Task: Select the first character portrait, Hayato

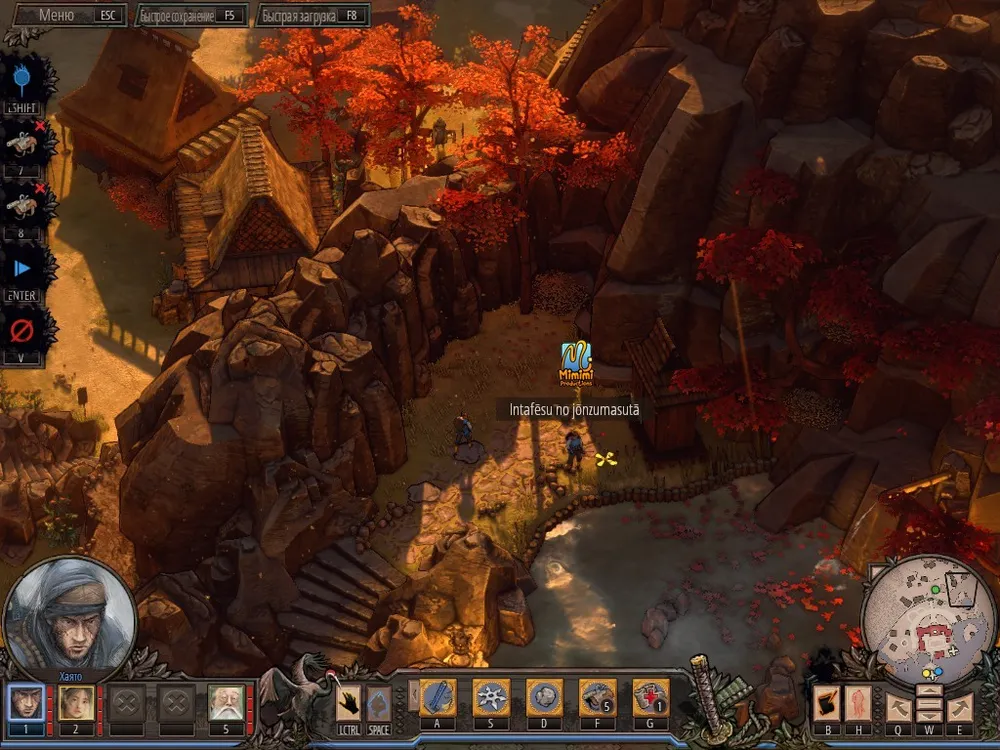Action: pyautogui.click(x=26, y=703)
